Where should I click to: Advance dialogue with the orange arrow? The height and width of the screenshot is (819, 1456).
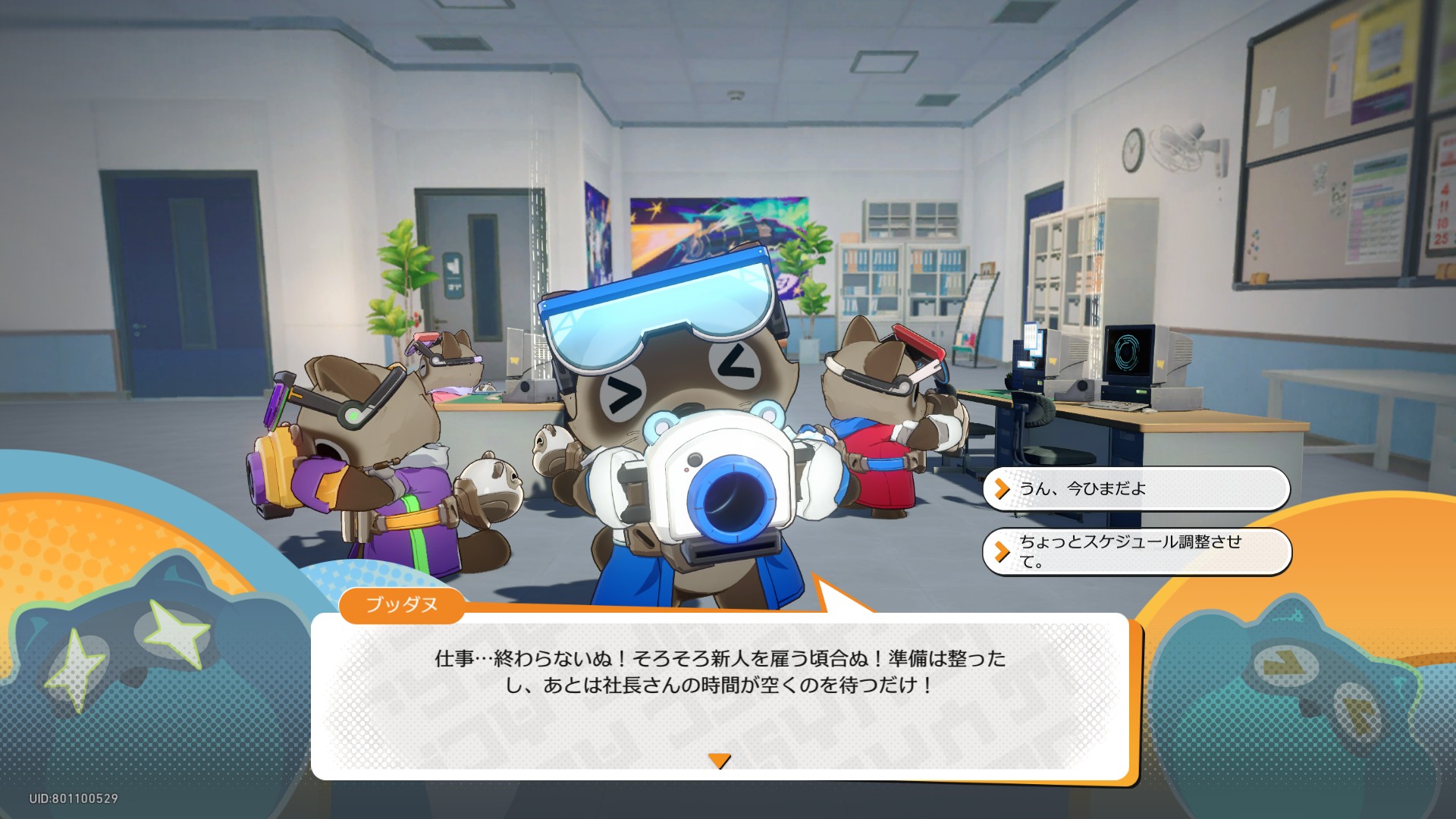point(719,761)
